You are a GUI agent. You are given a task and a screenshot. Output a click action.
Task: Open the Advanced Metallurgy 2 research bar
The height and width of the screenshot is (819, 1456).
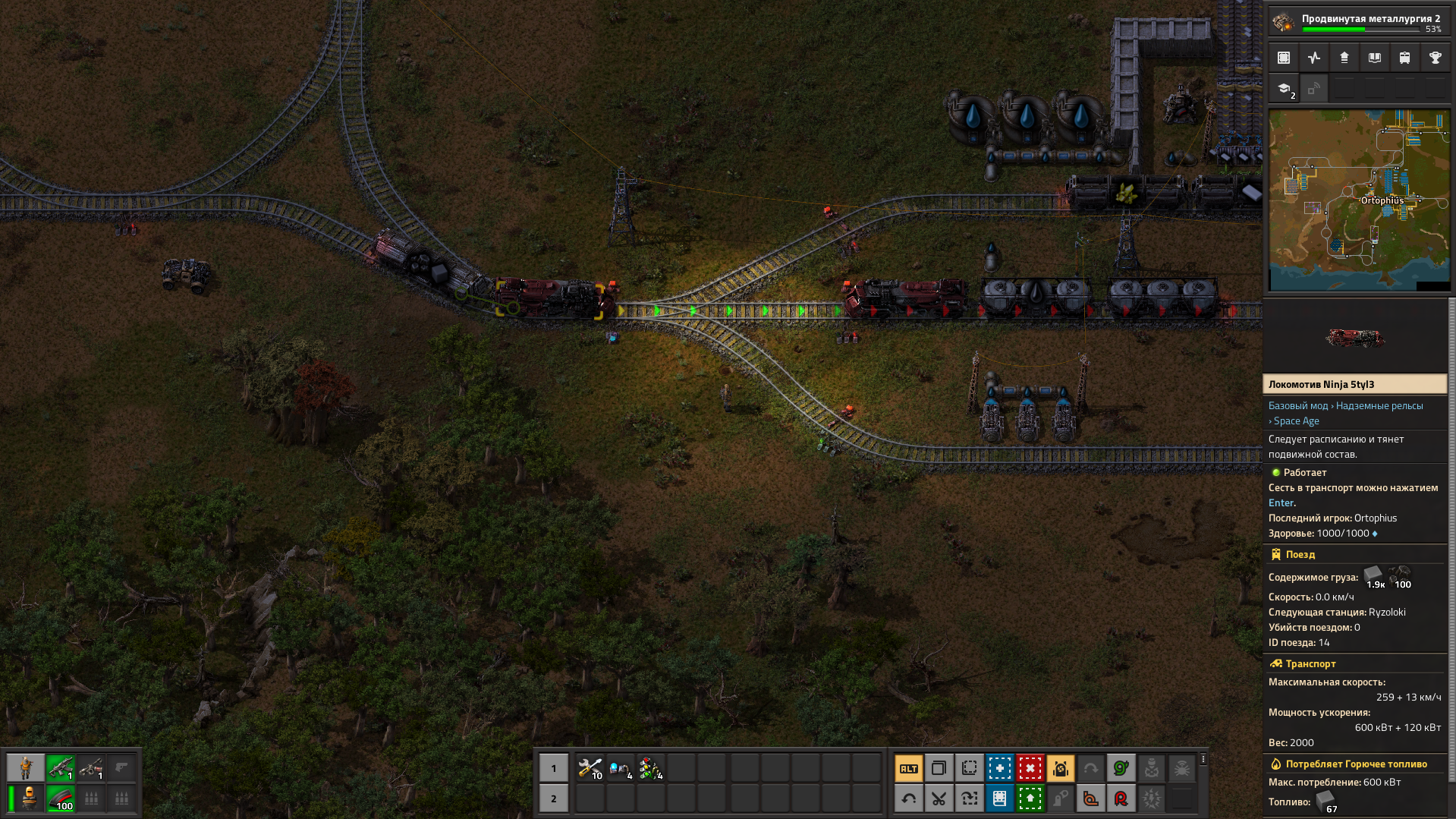click(1358, 22)
